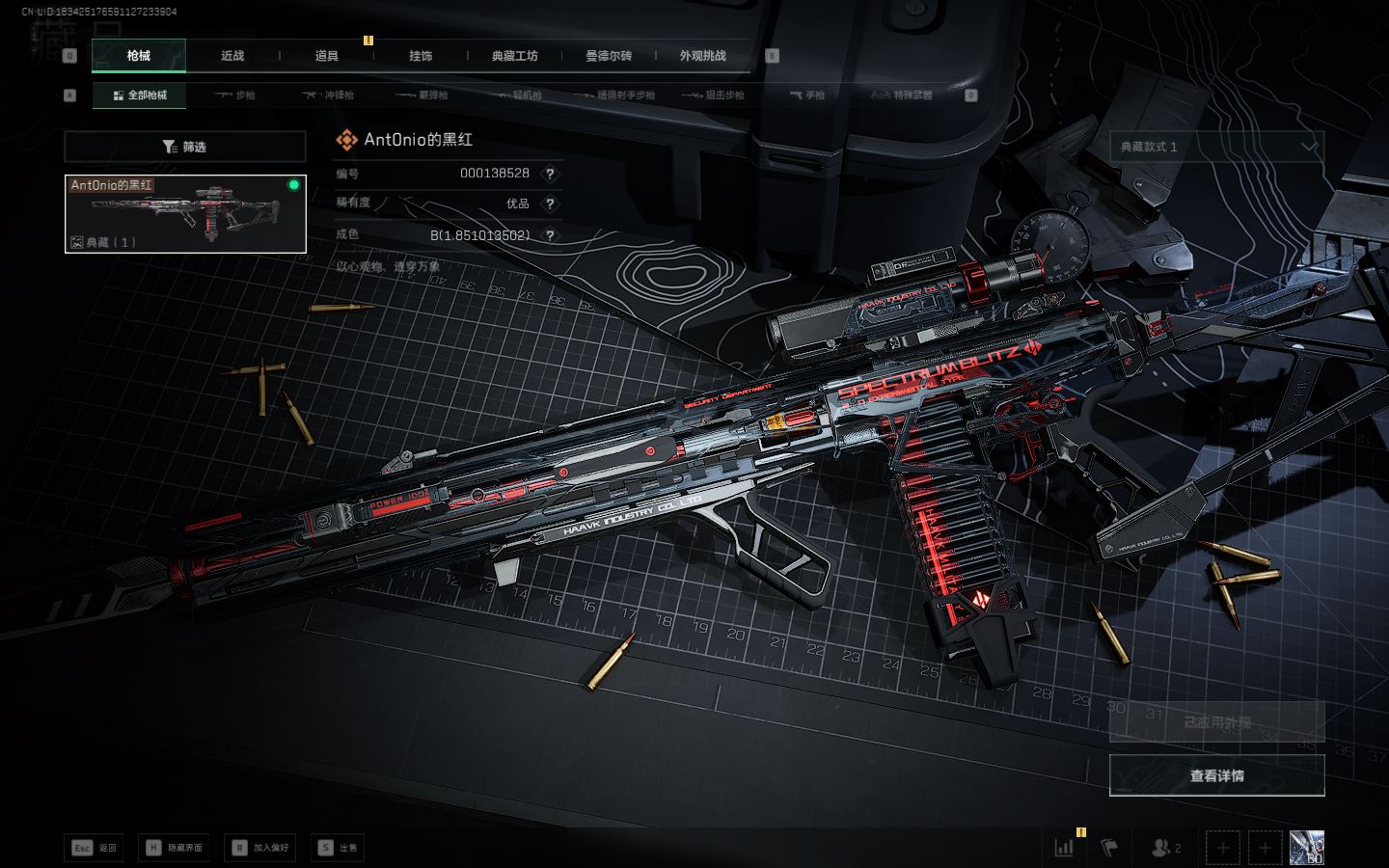
Task: Switch to the 近战 melee tab
Action: 232,56
